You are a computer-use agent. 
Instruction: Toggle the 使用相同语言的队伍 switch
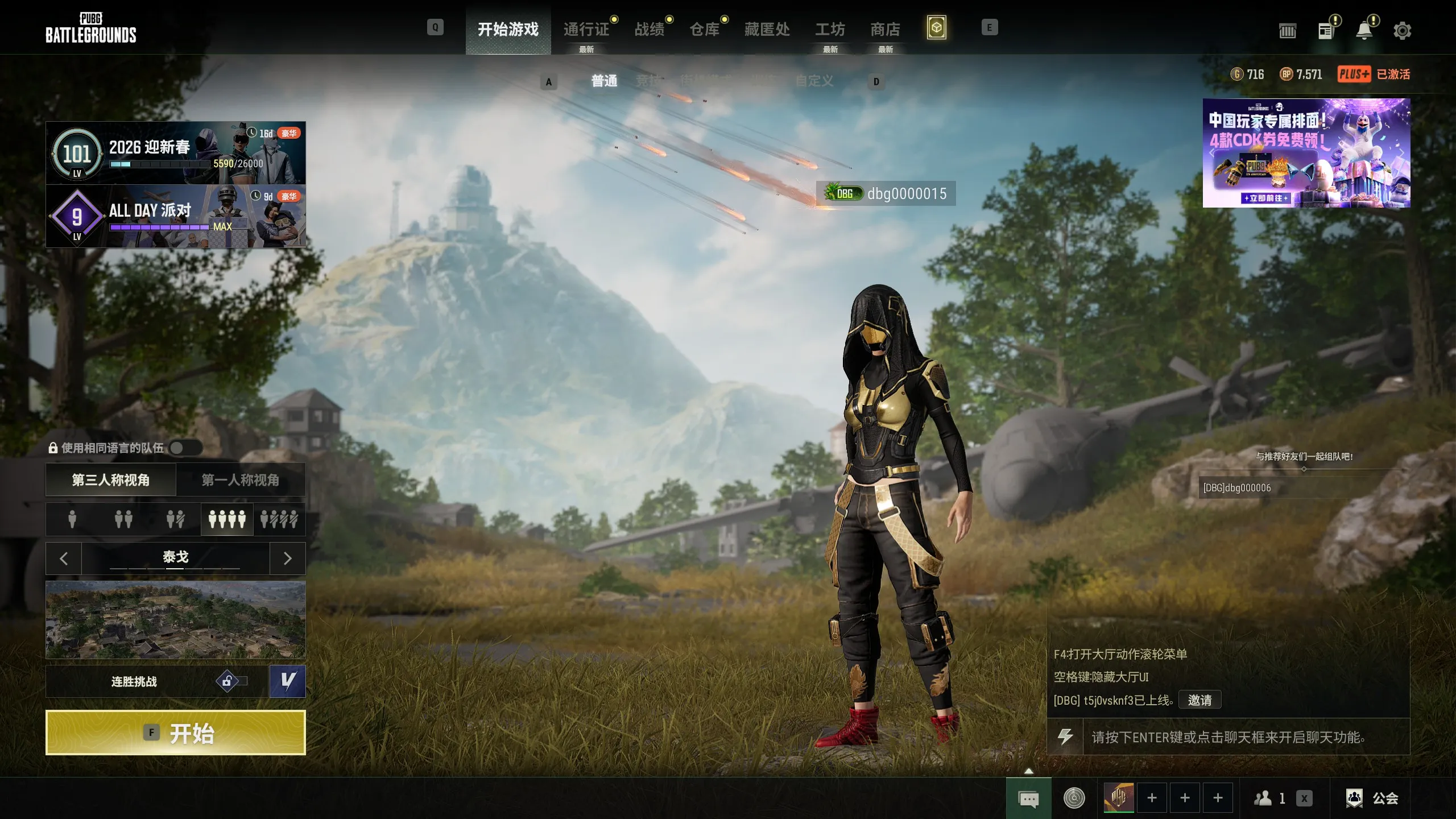pyautogui.click(x=185, y=448)
